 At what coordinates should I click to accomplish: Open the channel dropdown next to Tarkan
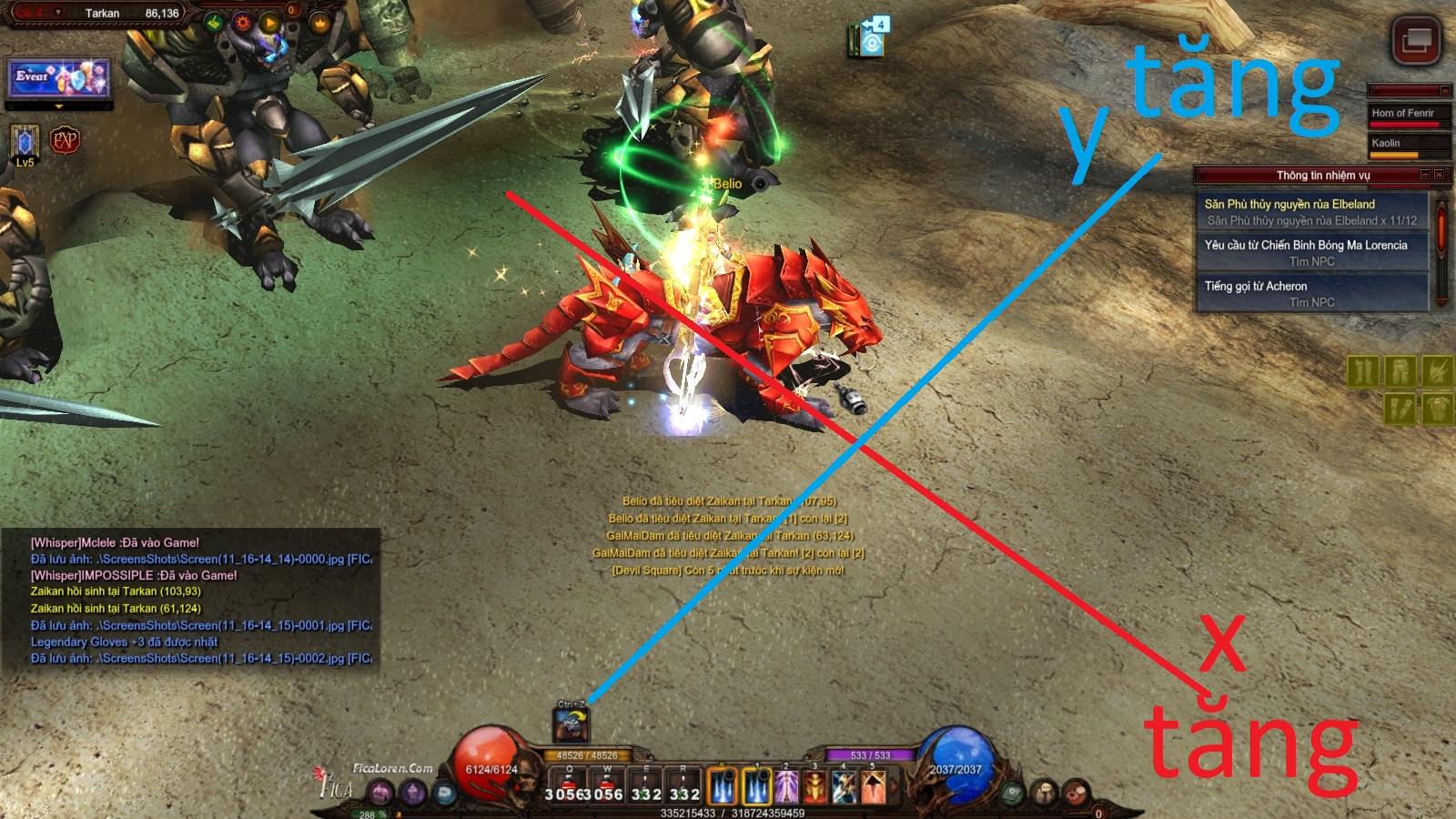coord(58,13)
